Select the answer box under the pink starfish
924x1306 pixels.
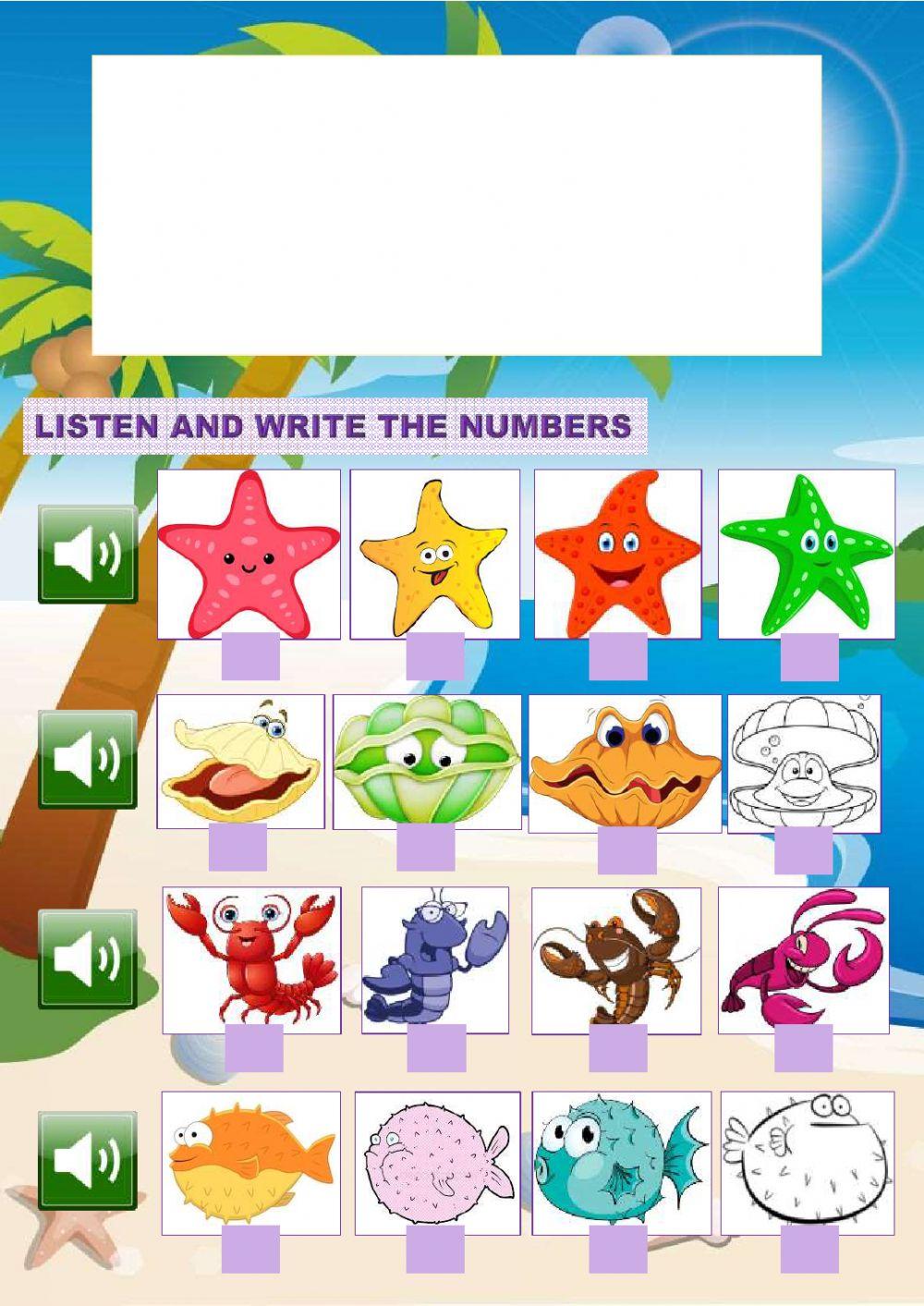(250, 656)
